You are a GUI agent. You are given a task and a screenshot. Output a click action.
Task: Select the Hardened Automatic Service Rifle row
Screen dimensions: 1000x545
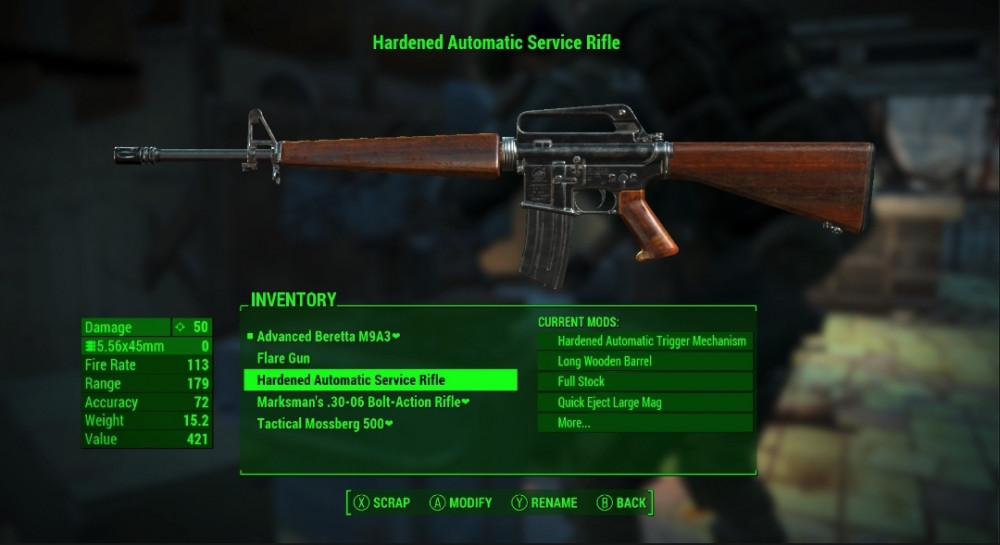click(380, 380)
